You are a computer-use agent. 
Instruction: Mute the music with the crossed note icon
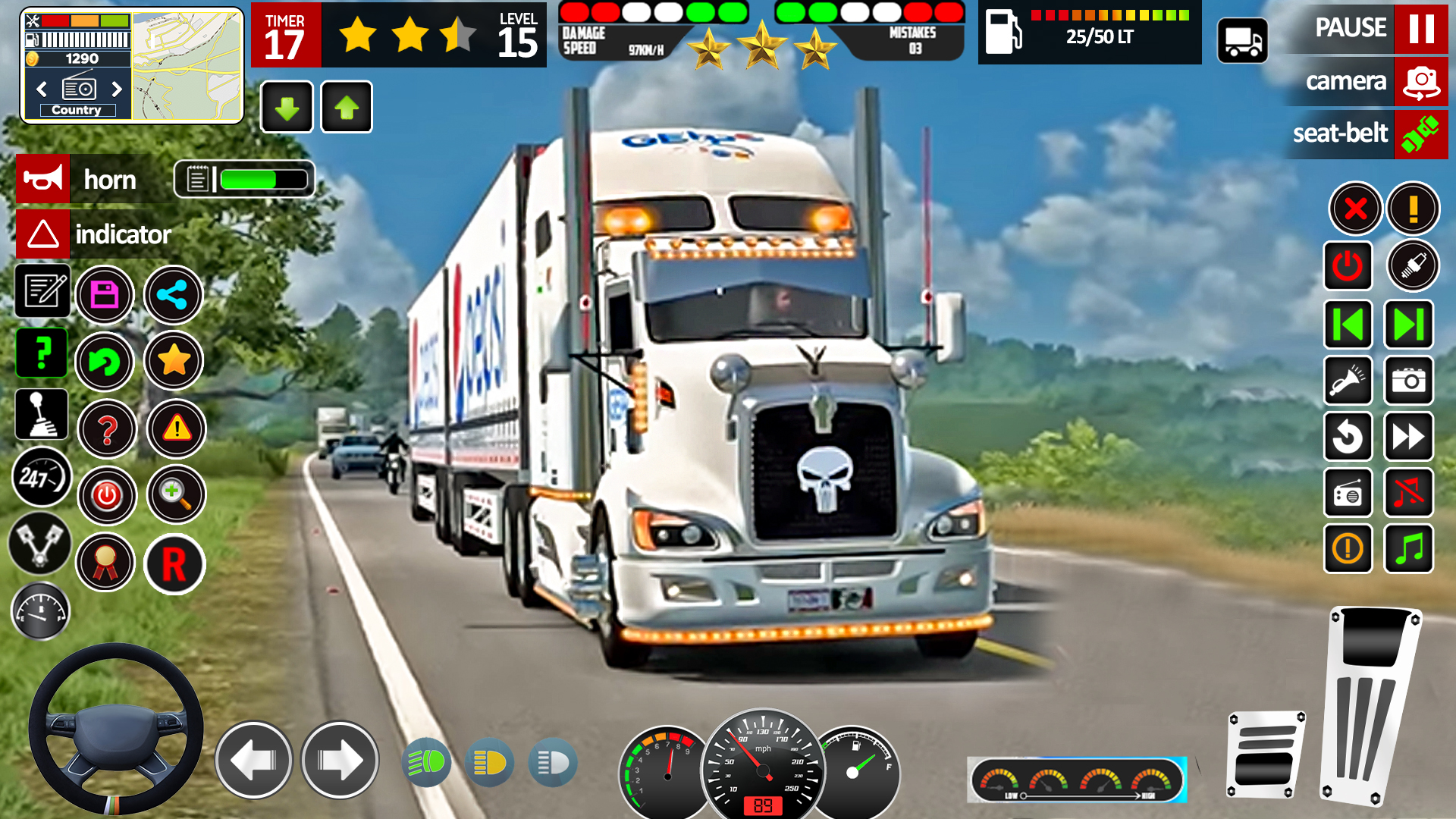1408,493
